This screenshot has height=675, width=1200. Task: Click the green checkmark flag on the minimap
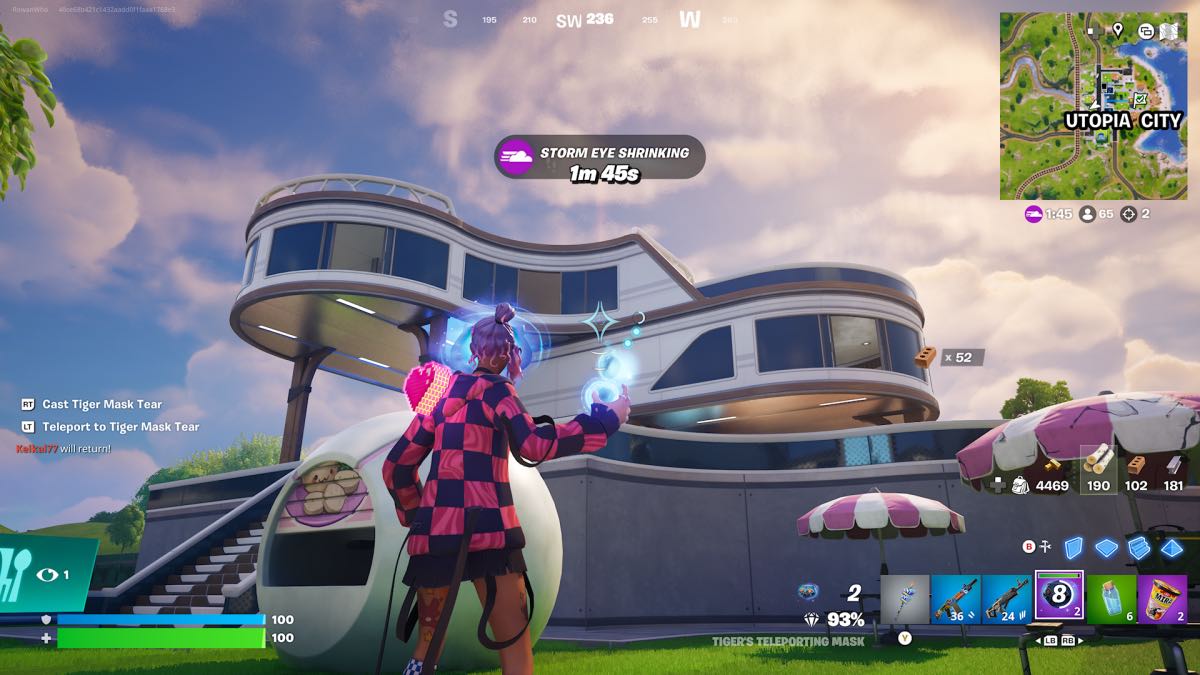pyautogui.click(x=1140, y=98)
